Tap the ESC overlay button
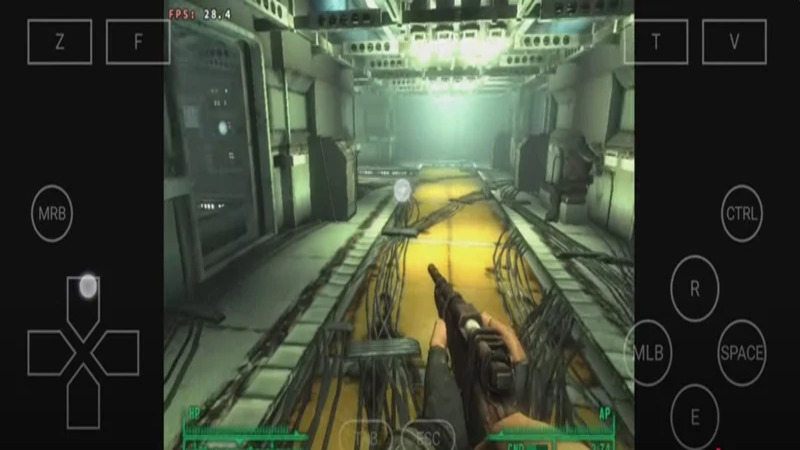The image size is (800, 450). tap(428, 437)
